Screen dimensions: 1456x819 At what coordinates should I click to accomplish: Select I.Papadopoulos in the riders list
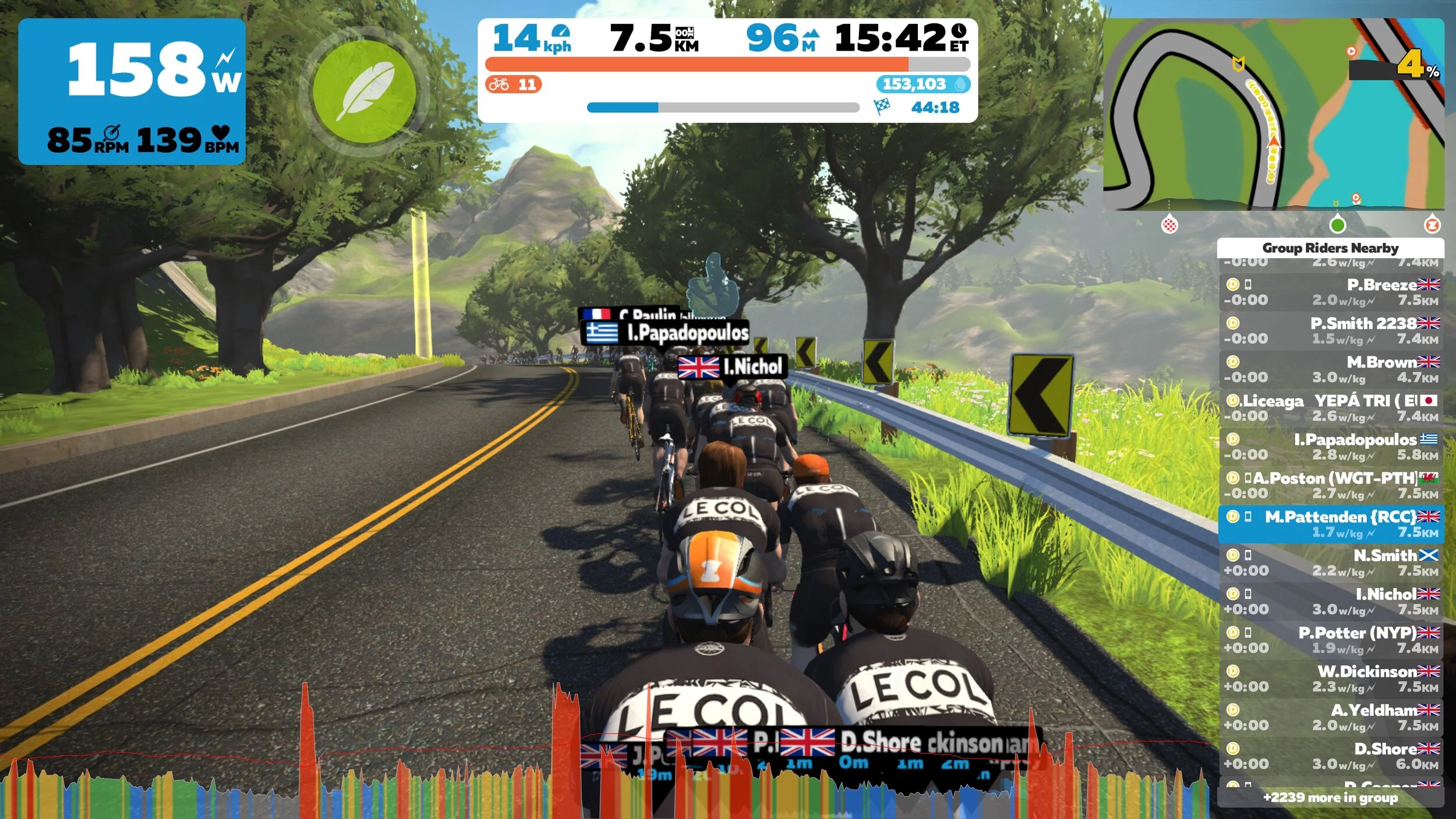point(1330,446)
